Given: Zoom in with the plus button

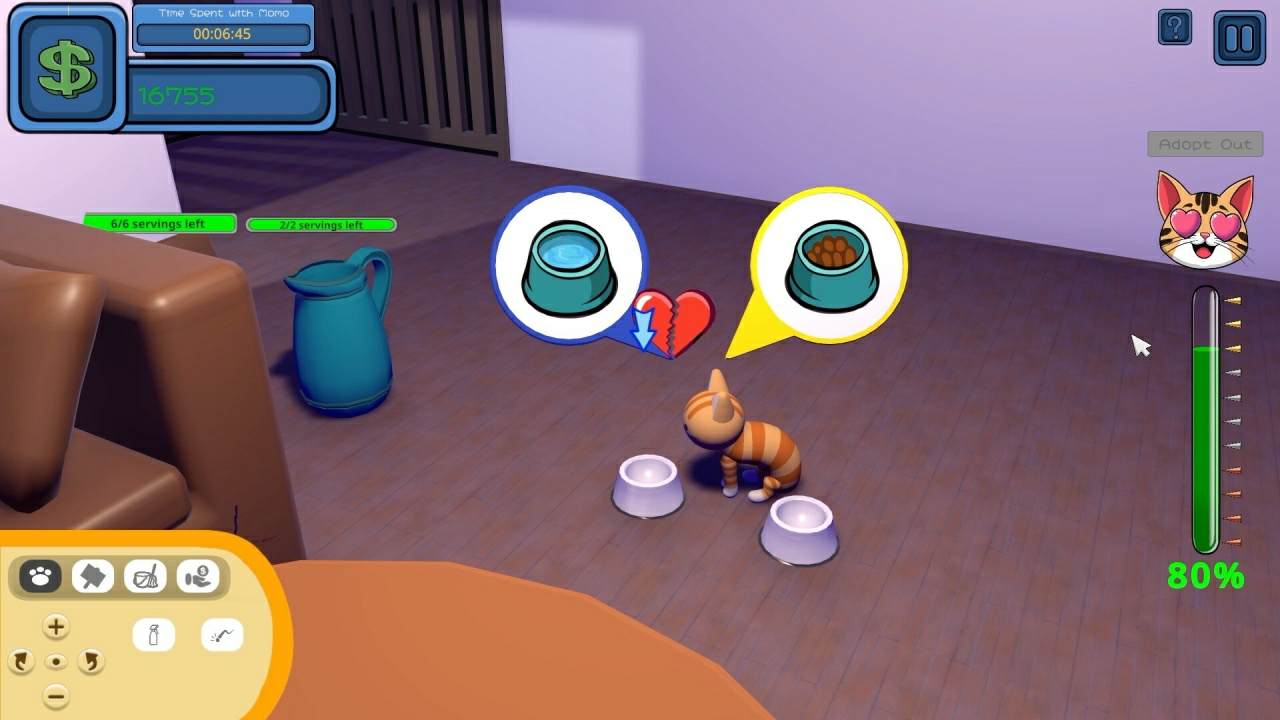Looking at the screenshot, I should click(x=56, y=627).
